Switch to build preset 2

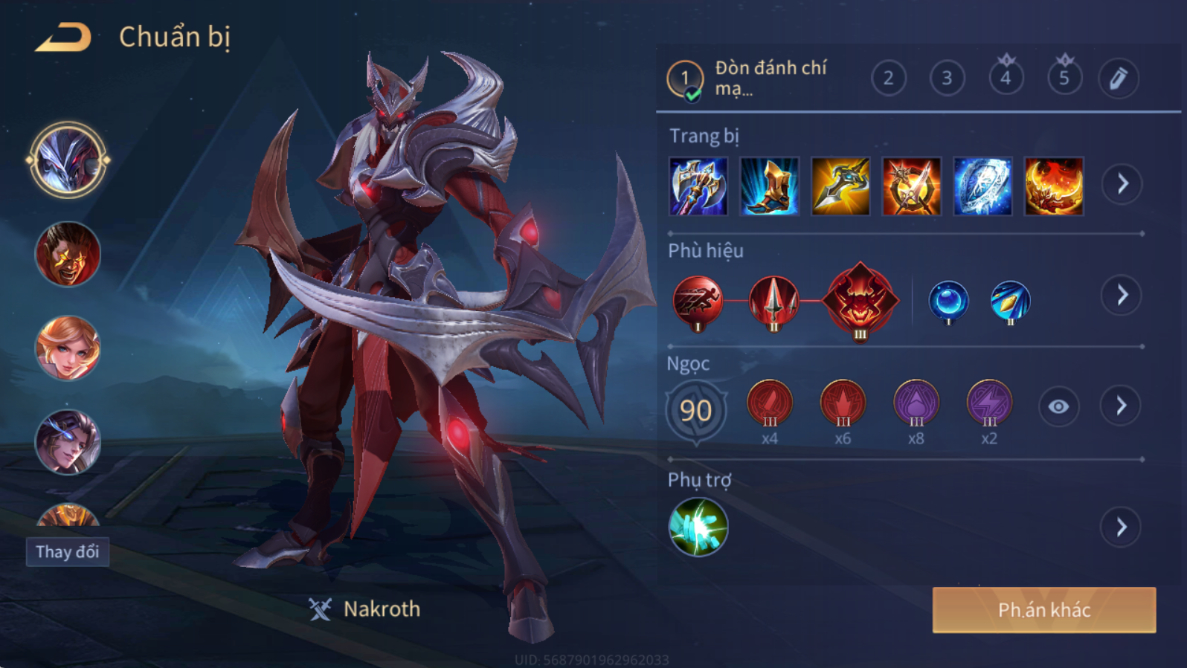(x=888, y=78)
